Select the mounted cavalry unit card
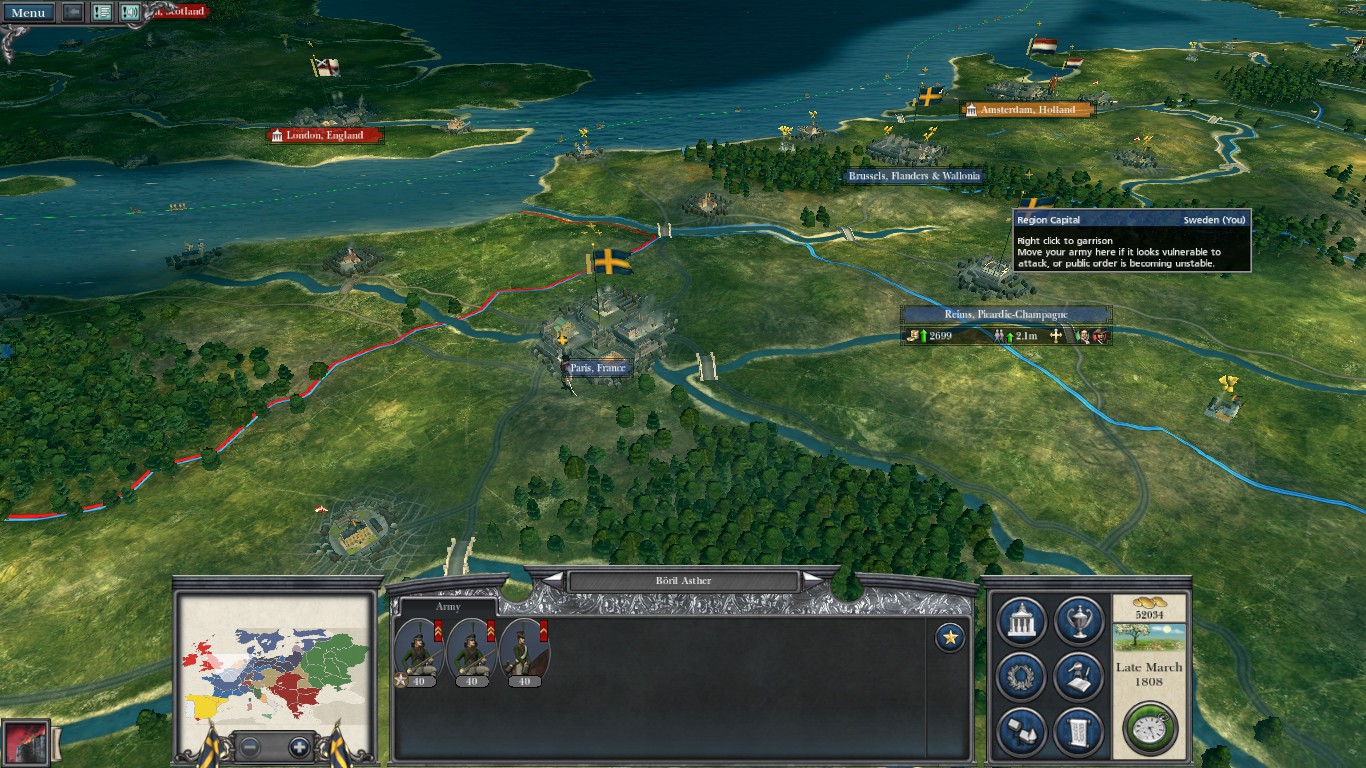Viewport: 1366px width, 768px height. pyautogui.click(x=524, y=652)
